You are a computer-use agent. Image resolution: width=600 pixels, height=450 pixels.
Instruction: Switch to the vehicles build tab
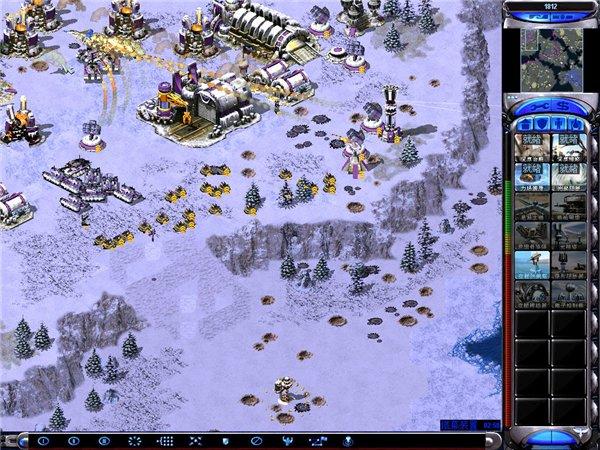tap(574, 123)
